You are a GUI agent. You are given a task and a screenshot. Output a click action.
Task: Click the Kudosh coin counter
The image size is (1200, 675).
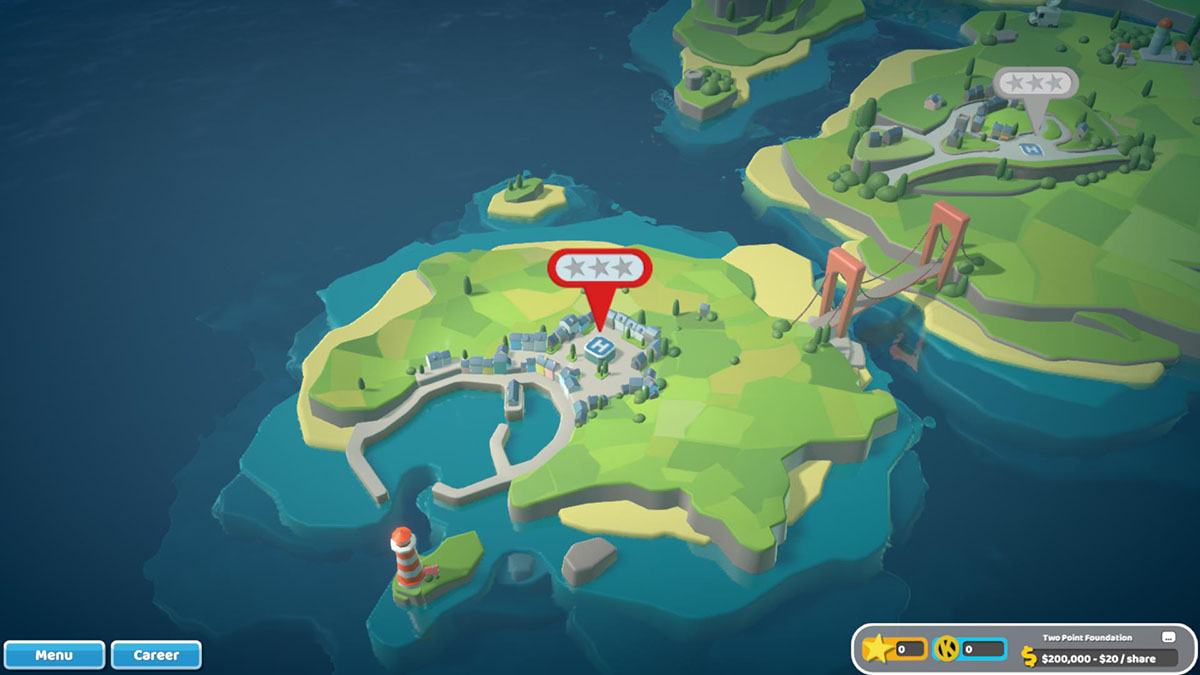(969, 650)
